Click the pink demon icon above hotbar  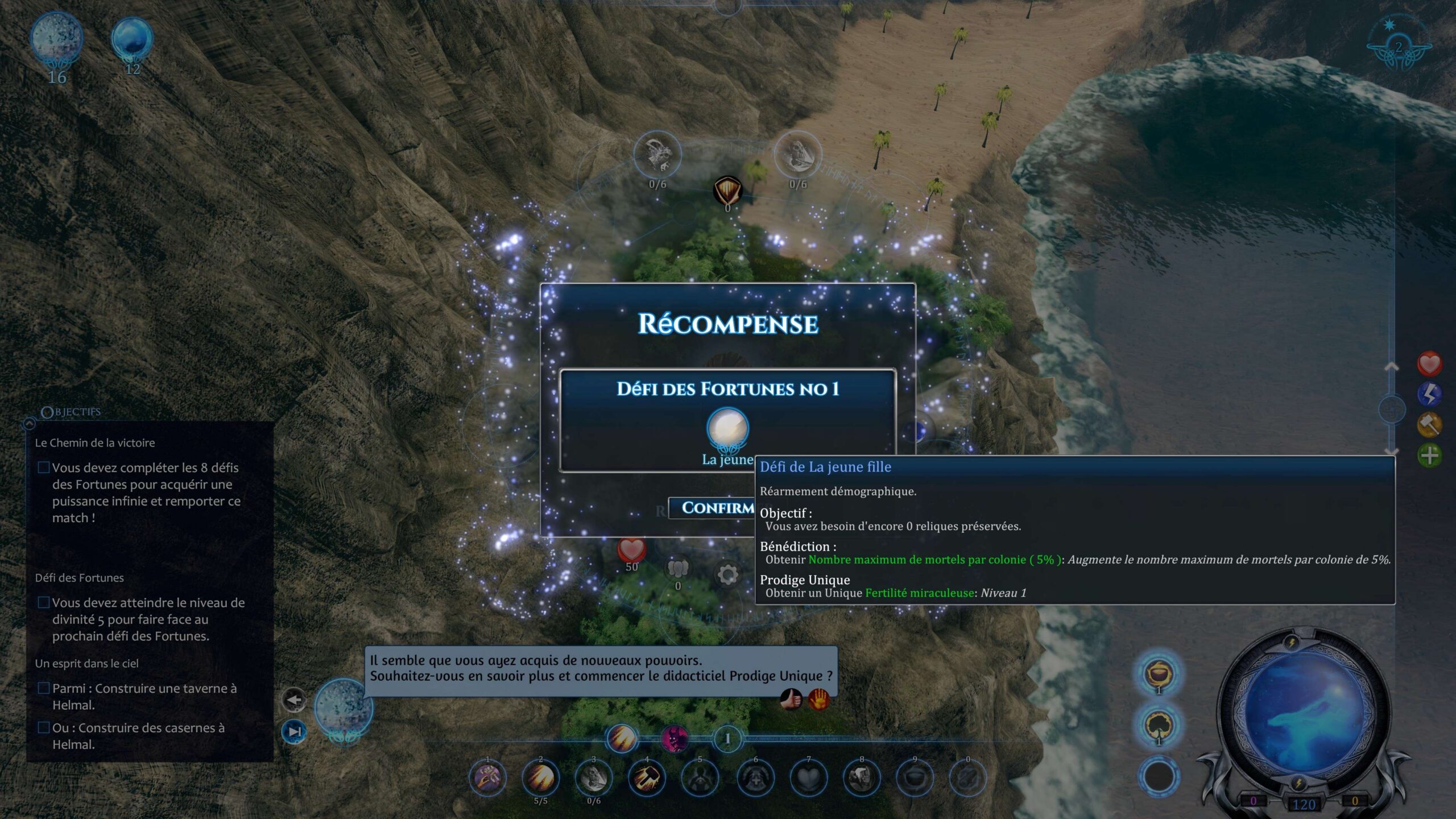coord(675,739)
